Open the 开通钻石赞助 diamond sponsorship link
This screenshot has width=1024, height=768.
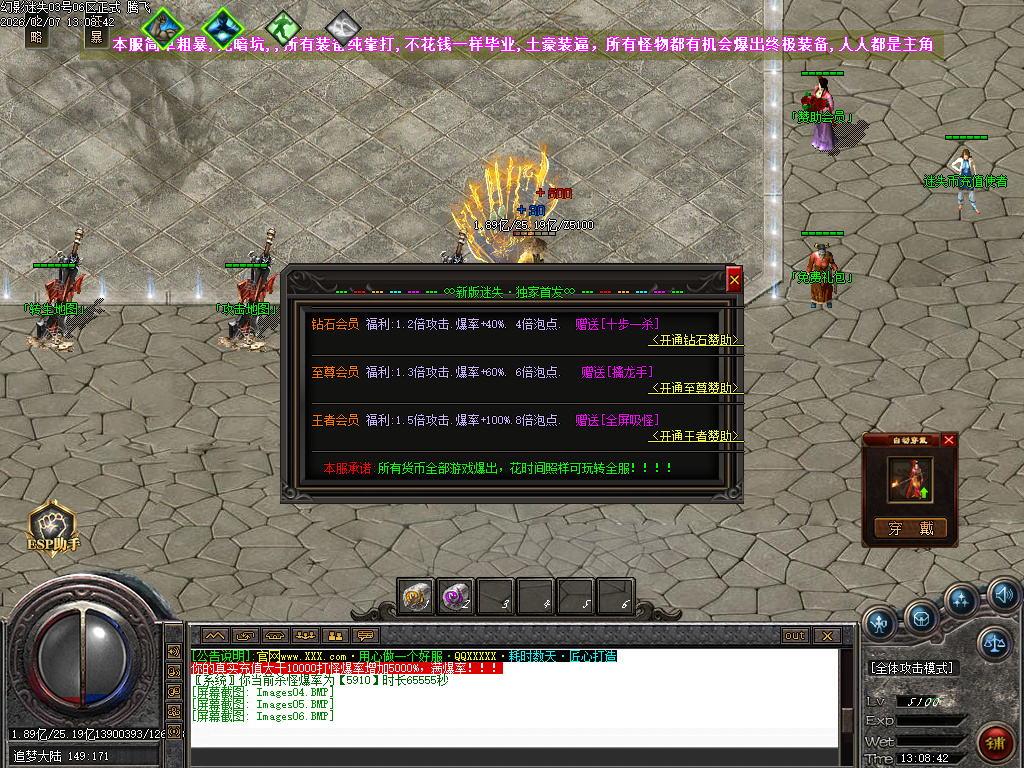(x=696, y=340)
